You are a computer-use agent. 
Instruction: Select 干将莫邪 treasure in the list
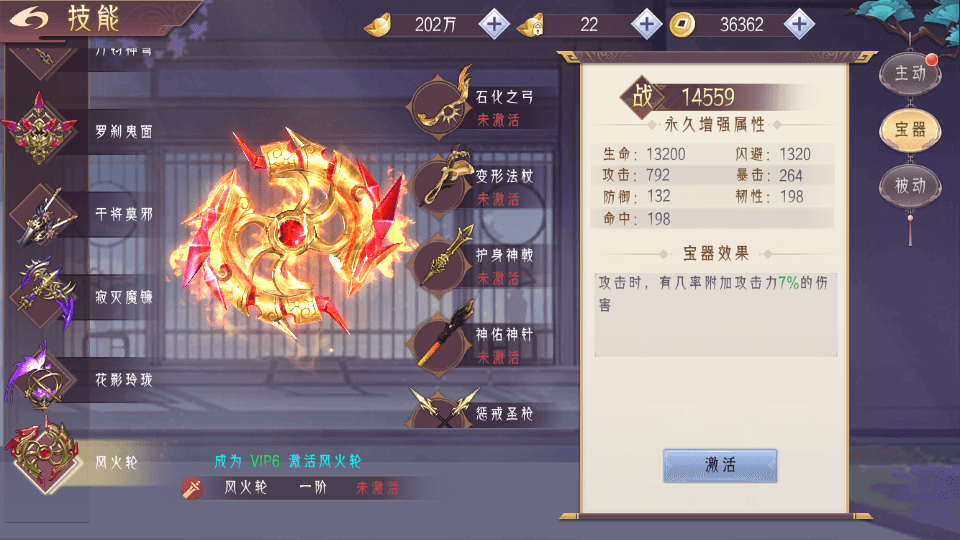click(x=90, y=214)
